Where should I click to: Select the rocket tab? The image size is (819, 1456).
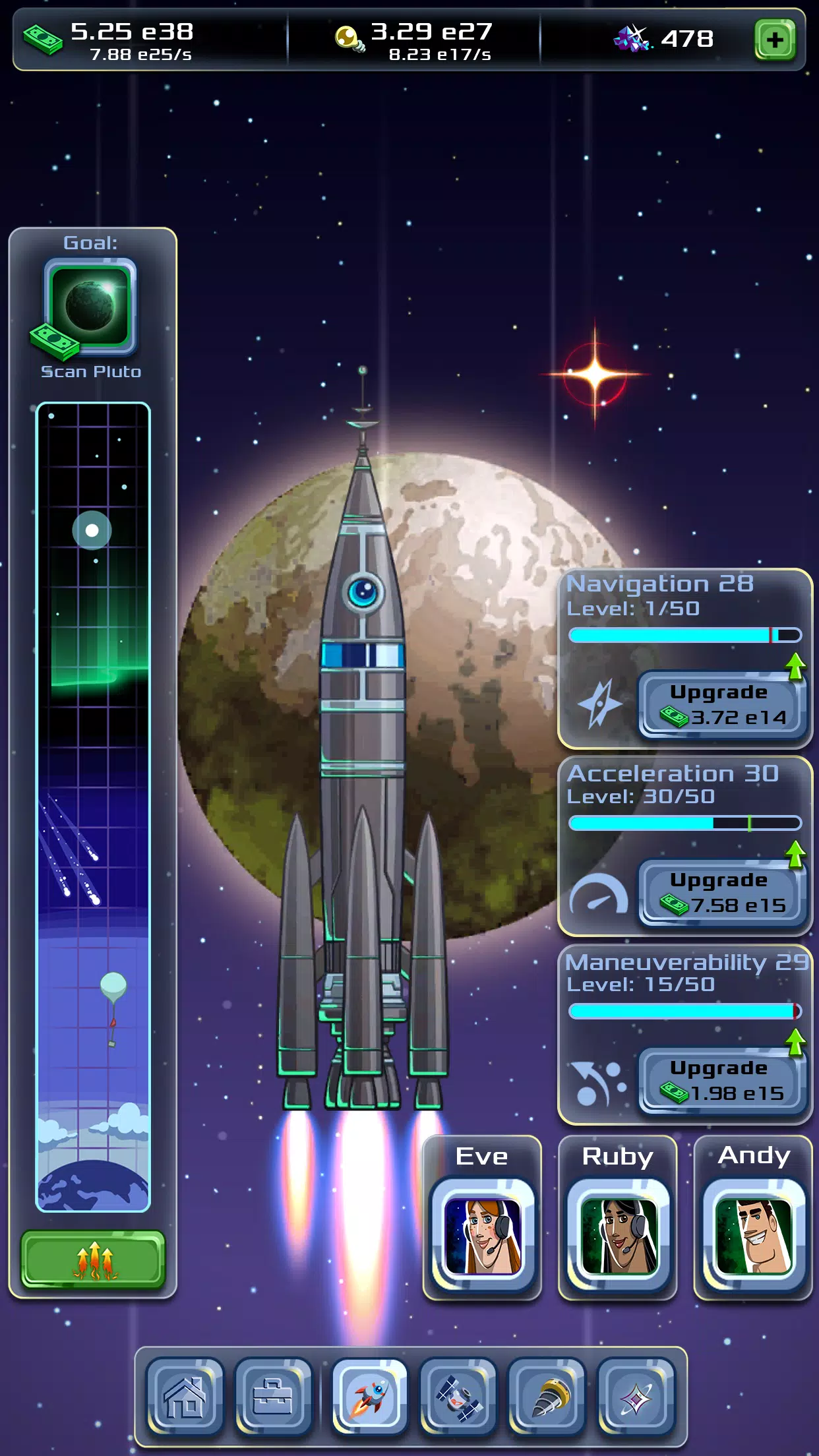(x=369, y=1397)
